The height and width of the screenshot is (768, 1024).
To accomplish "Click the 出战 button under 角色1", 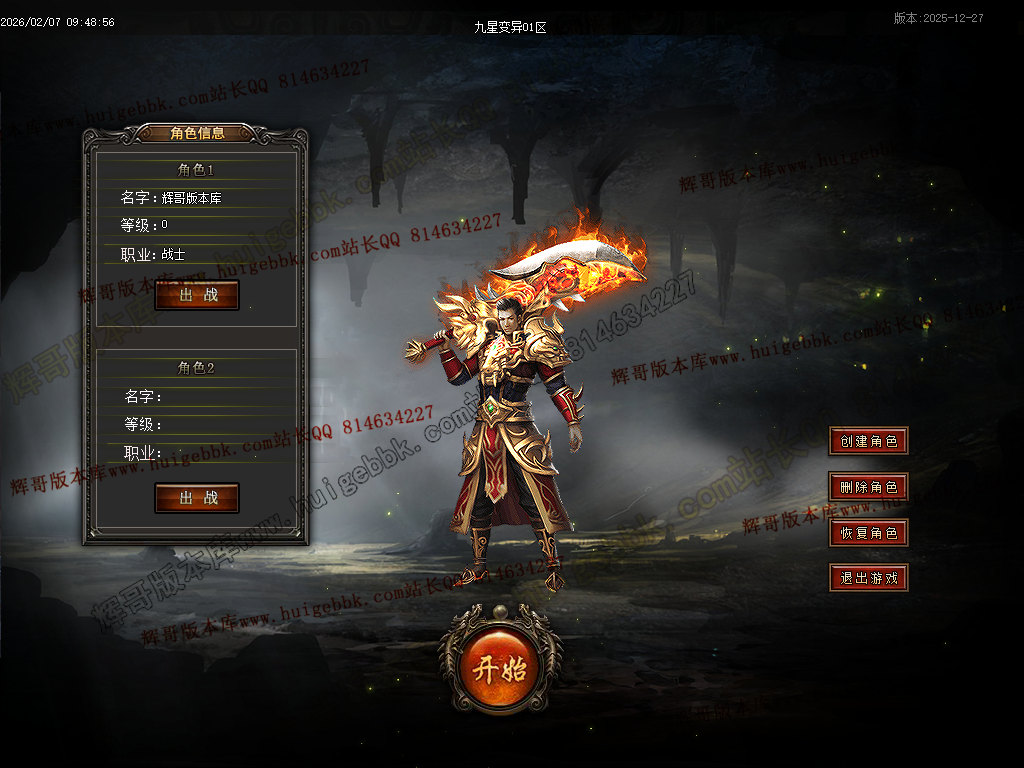I will click(197, 295).
